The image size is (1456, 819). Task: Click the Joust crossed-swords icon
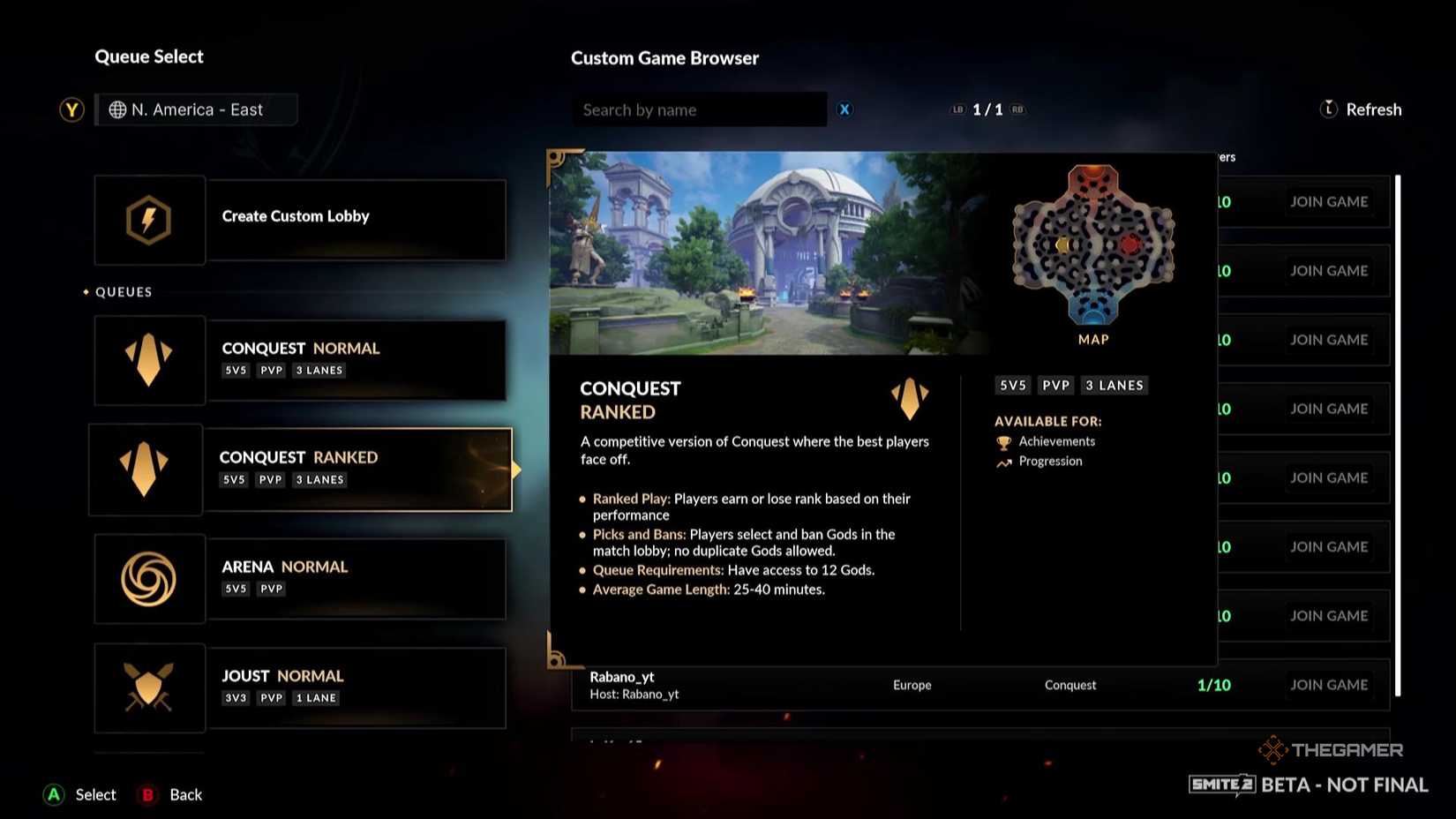click(149, 688)
